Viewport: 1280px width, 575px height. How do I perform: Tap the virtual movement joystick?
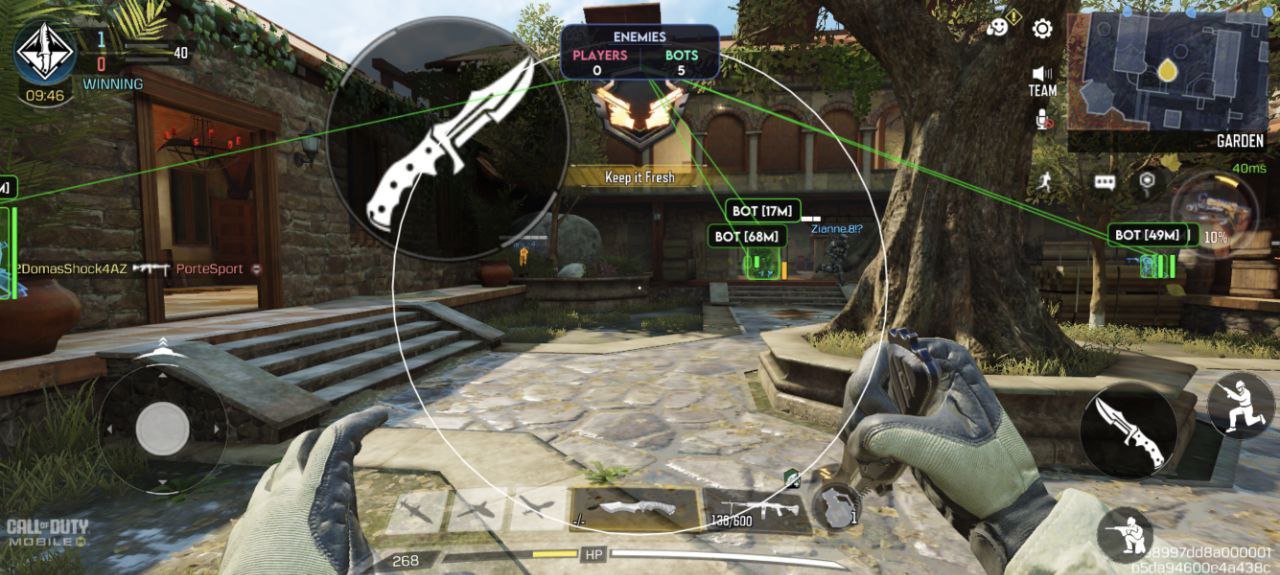click(162, 430)
